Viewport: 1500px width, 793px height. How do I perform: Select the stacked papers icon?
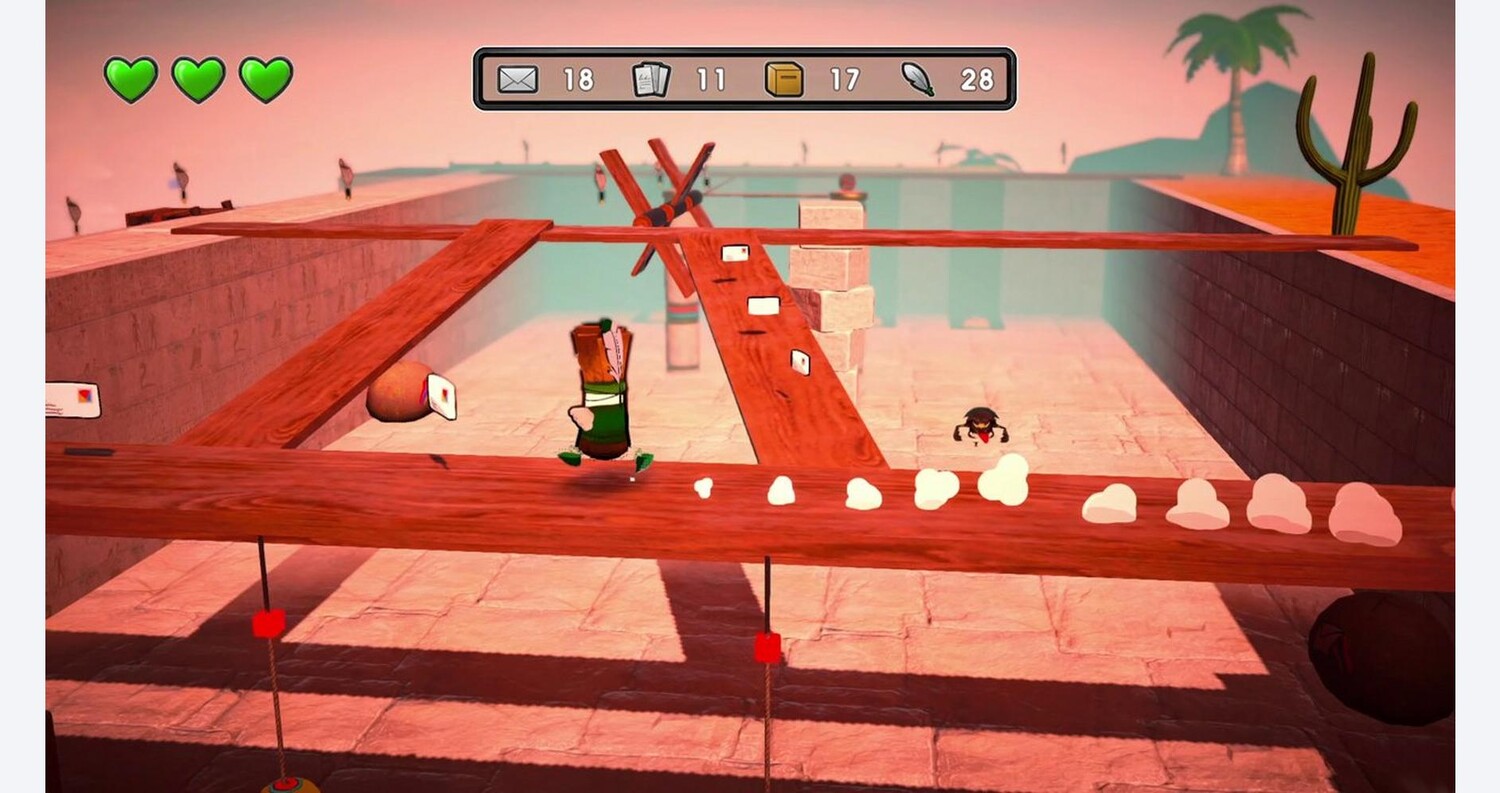click(x=651, y=79)
